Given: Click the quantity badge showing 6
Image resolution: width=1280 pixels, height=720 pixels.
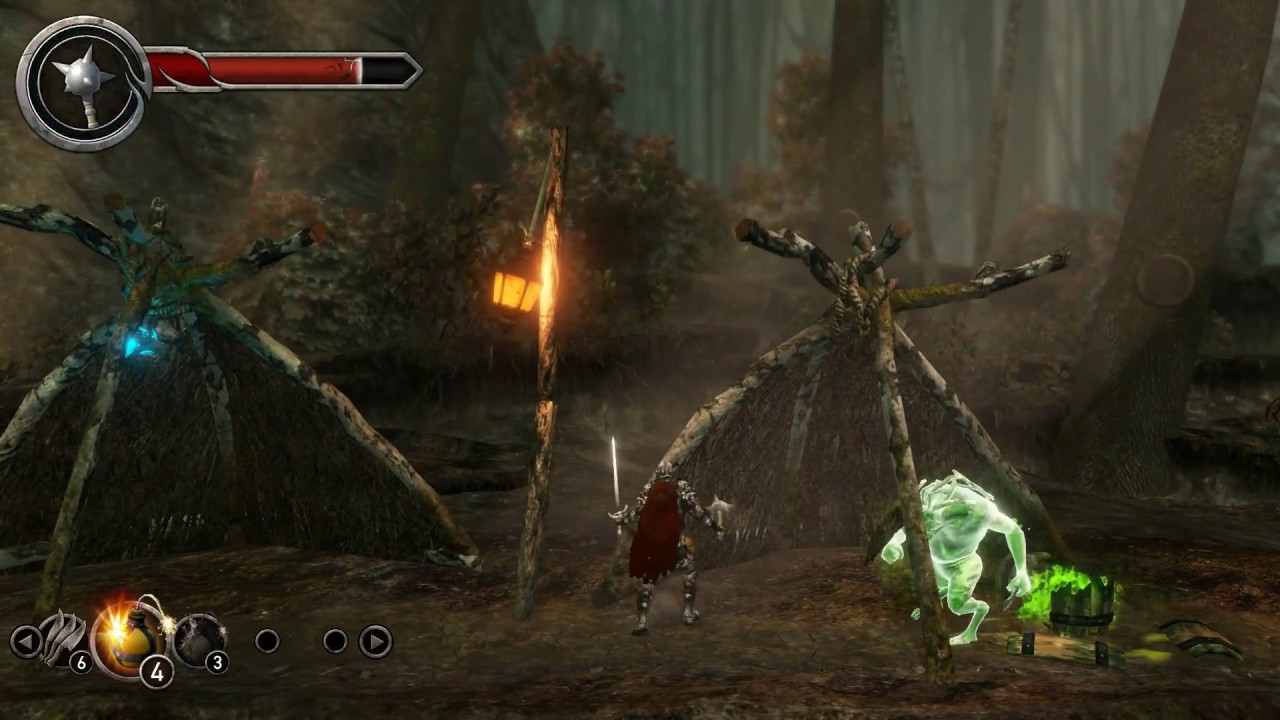Looking at the screenshot, I should [x=80, y=662].
